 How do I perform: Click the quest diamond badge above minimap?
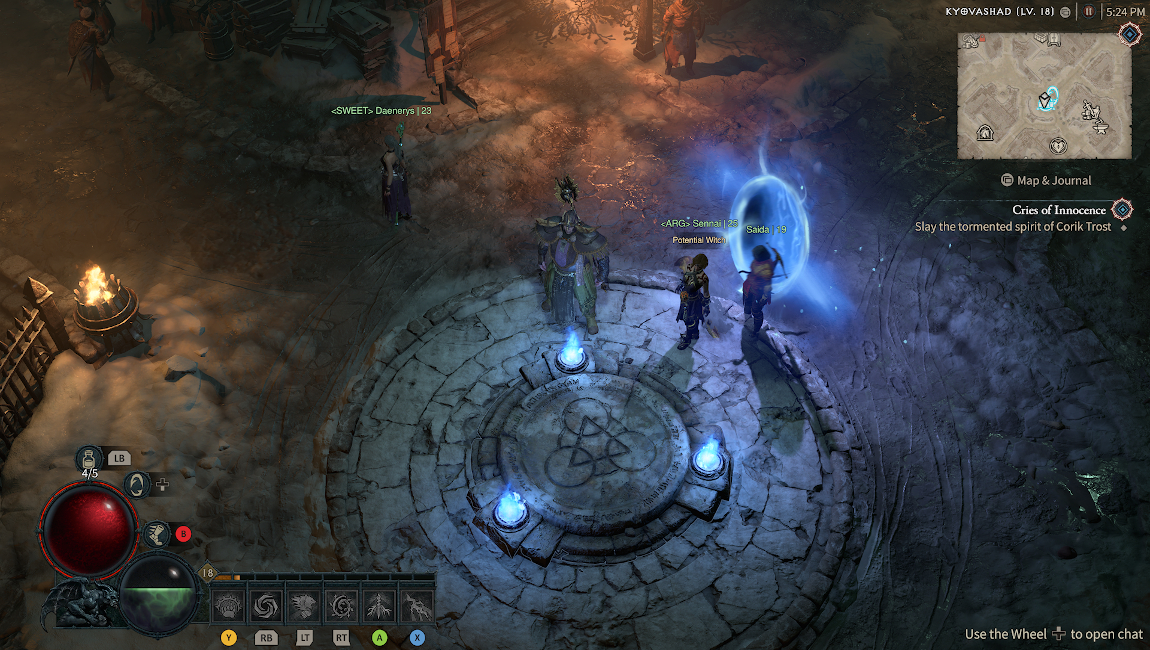pos(1129,34)
